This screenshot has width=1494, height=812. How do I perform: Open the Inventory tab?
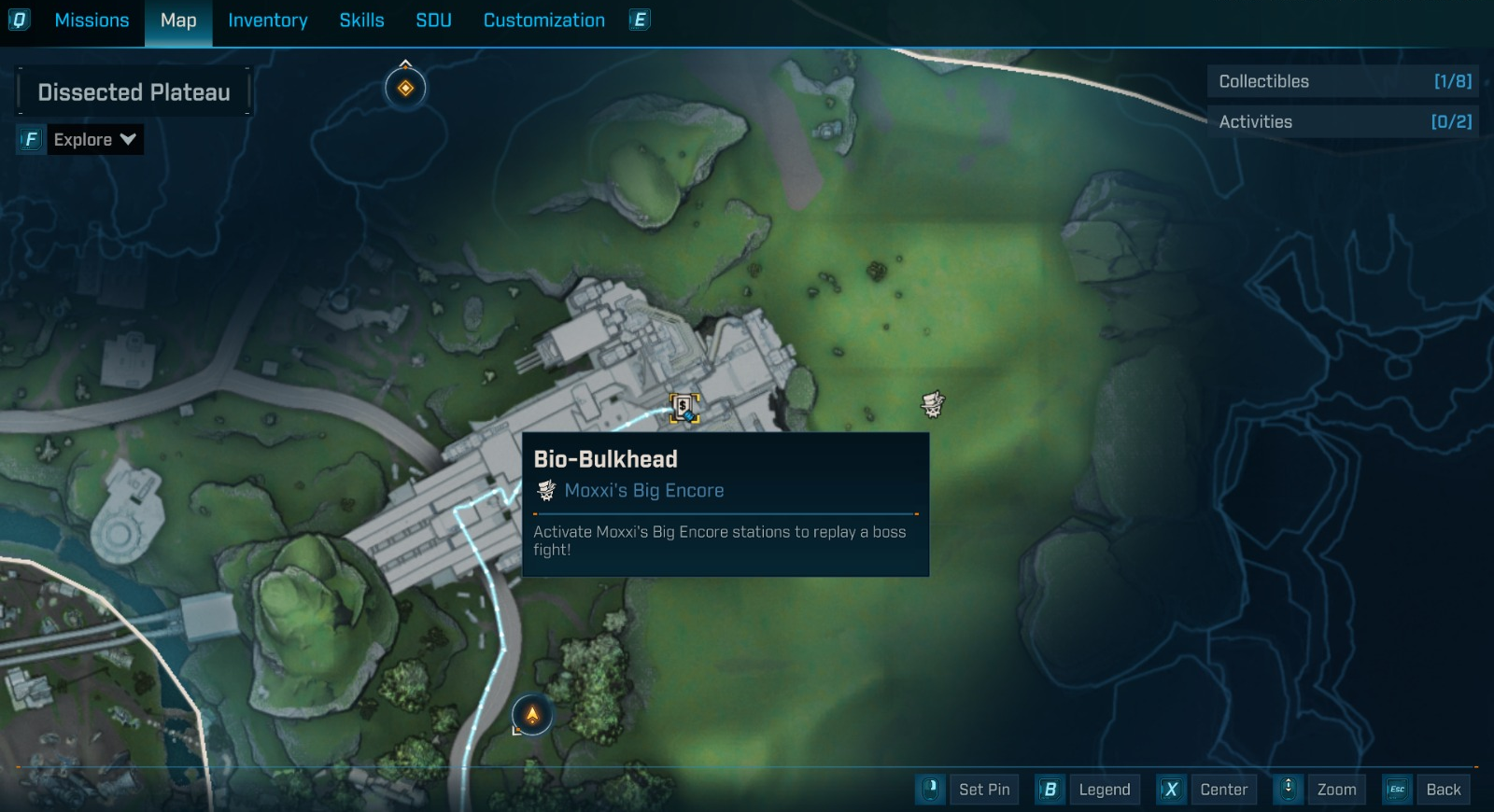click(267, 21)
